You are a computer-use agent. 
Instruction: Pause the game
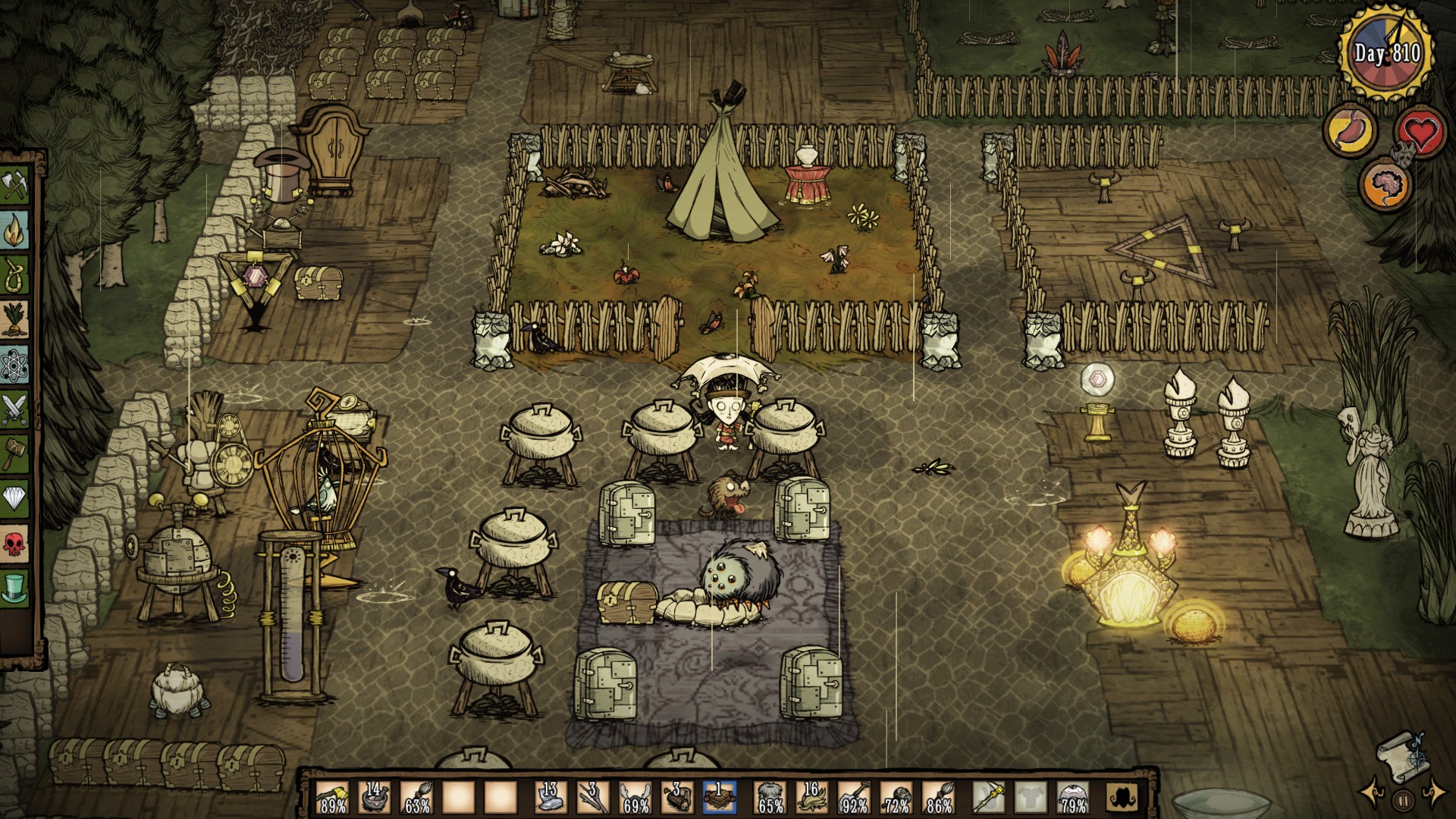click(1403, 799)
